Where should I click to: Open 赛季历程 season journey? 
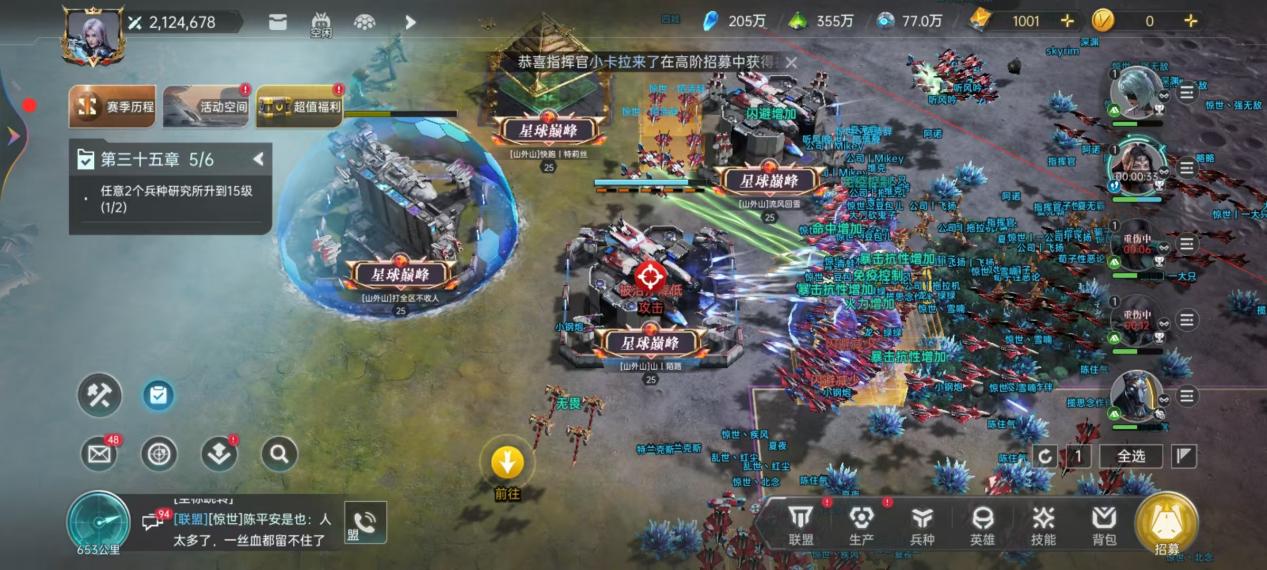coord(112,106)
